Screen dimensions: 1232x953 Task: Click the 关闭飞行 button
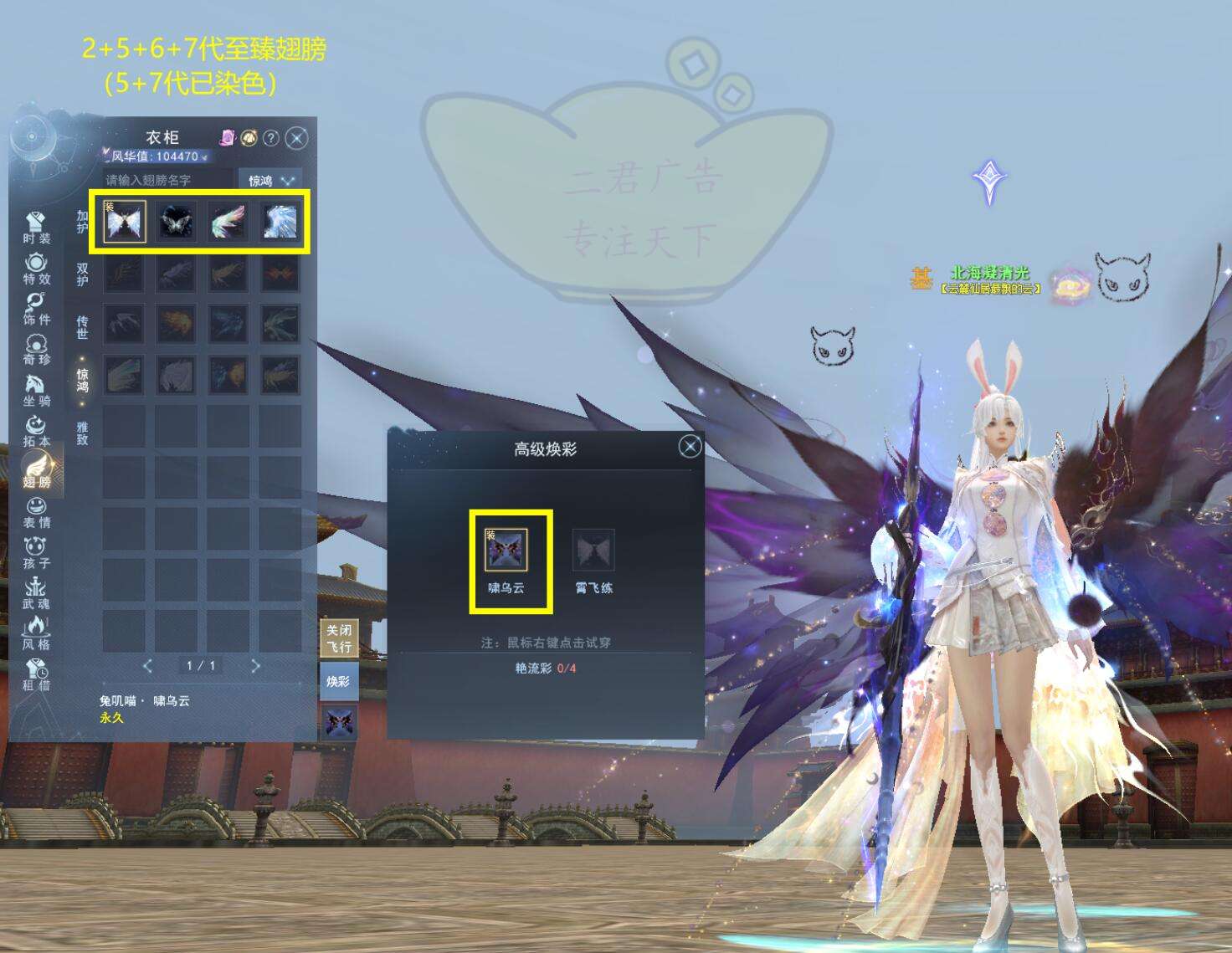click(338, 638)
